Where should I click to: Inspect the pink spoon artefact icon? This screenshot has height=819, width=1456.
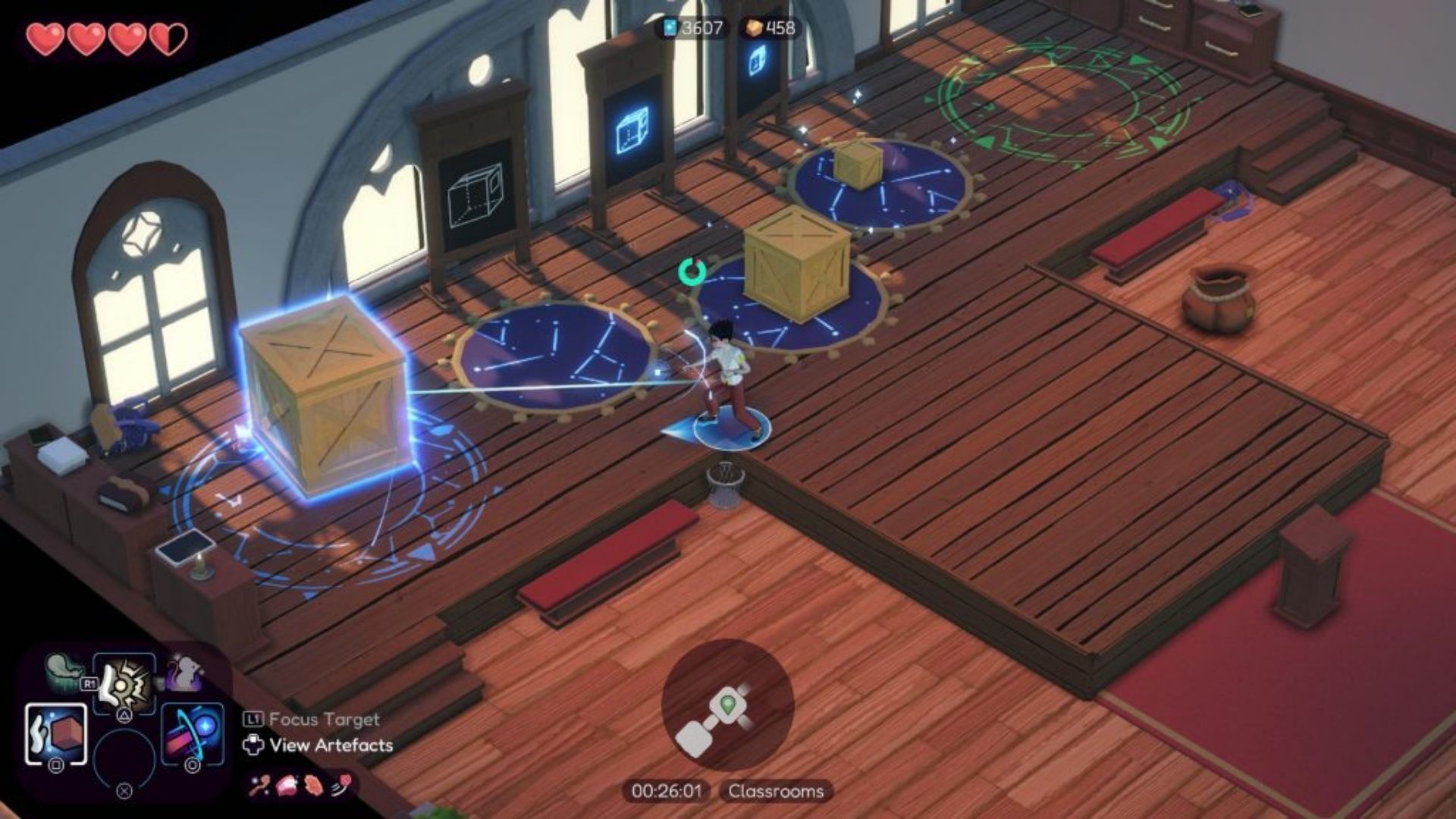coord(259,786)
